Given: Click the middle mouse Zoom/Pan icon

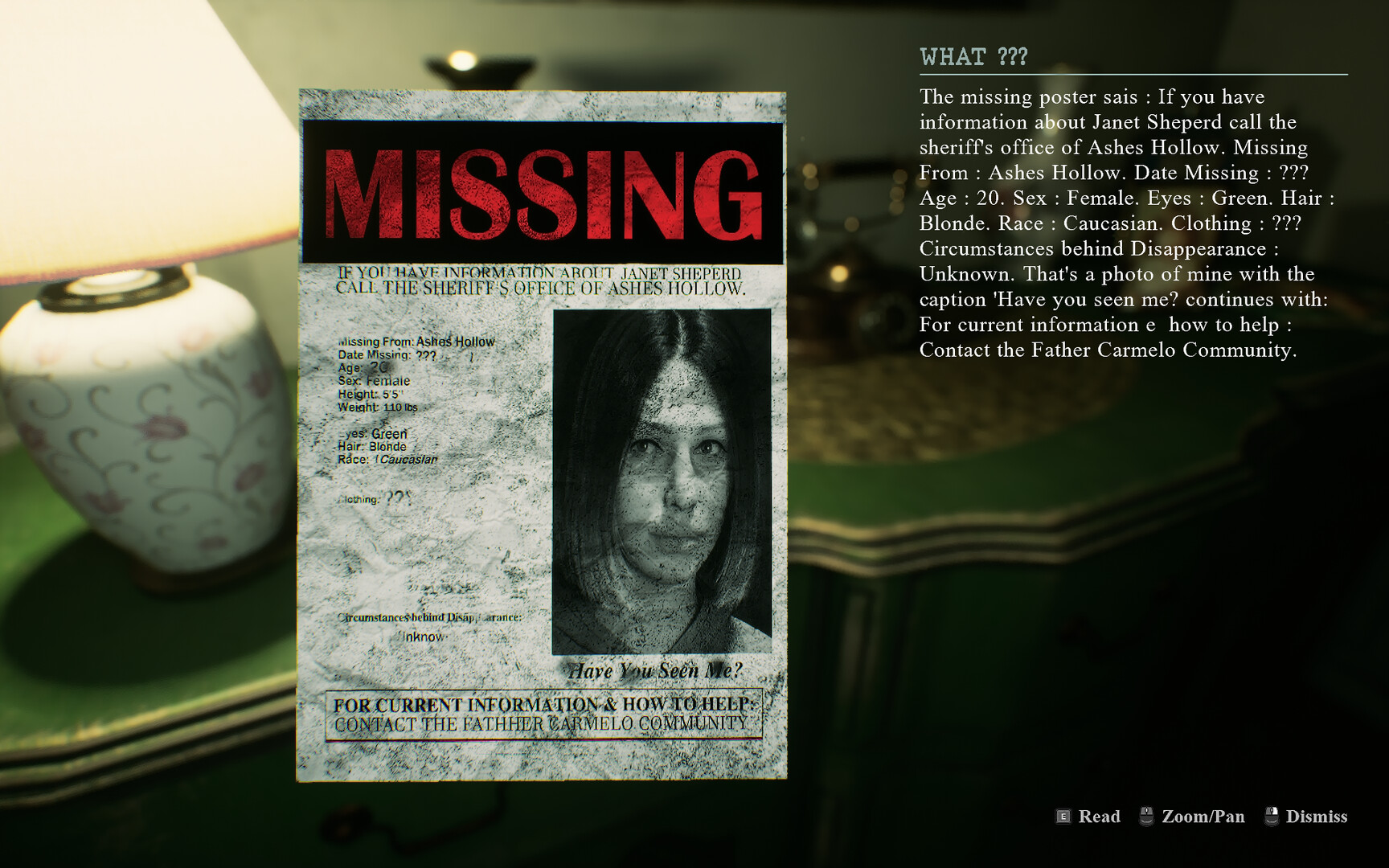Looking at the screenshot, I should pos(1145,817).
